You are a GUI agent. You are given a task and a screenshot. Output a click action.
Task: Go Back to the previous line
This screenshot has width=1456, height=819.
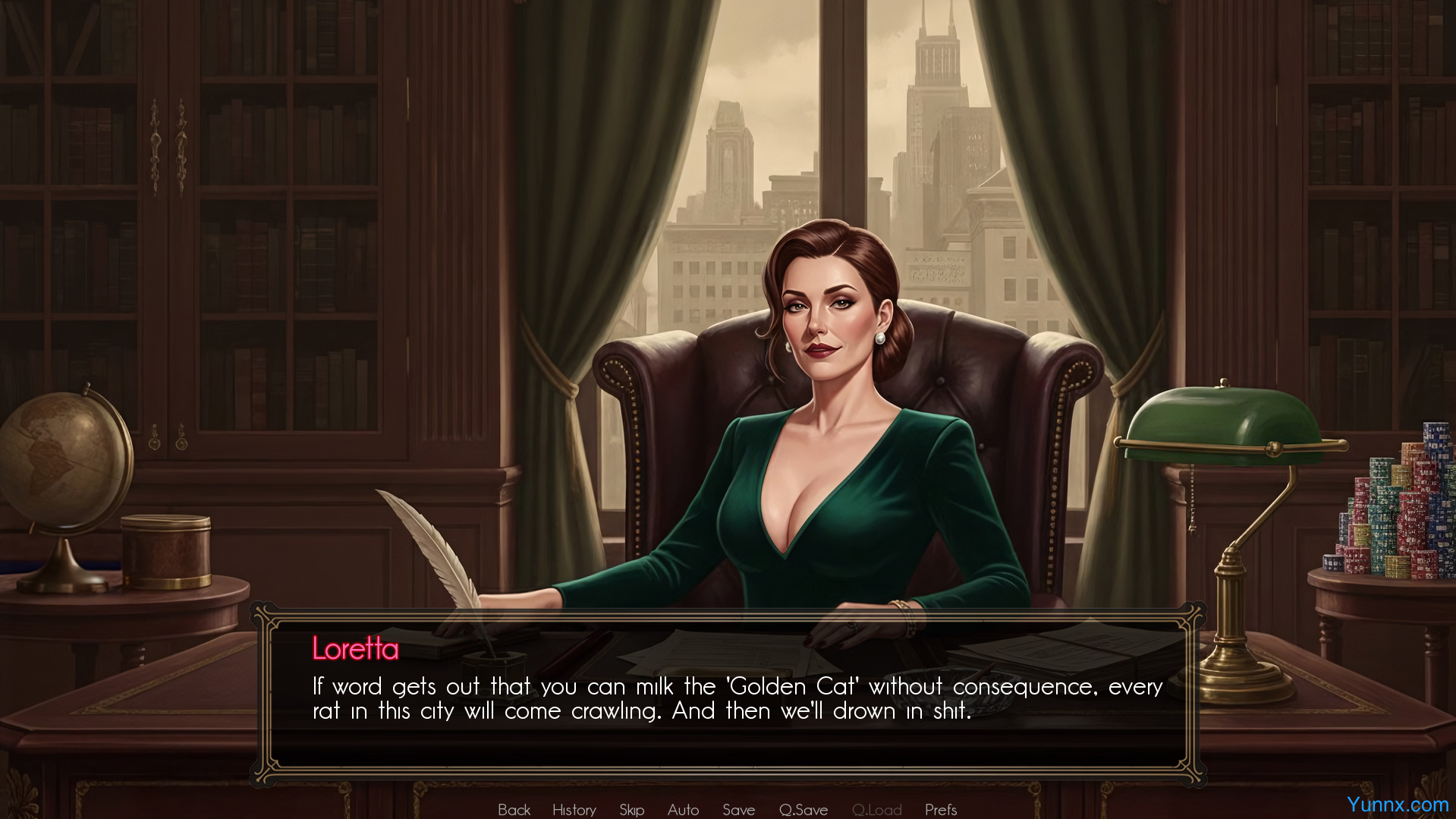514,810
